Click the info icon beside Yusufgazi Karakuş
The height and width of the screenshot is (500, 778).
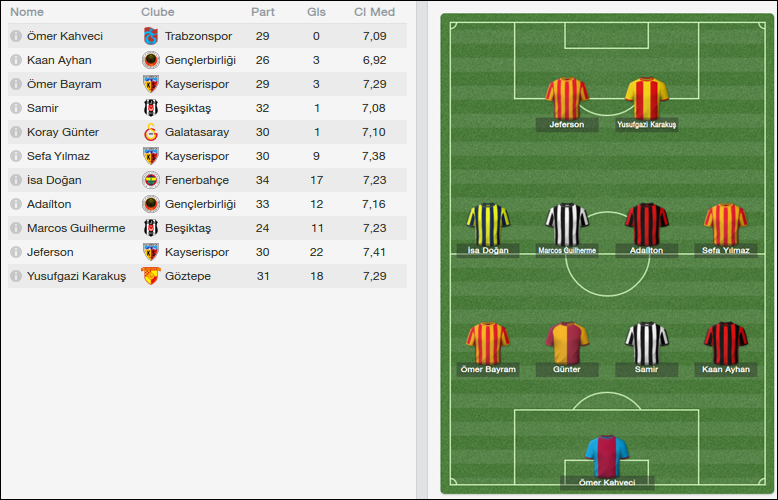[x=16, y=276]
